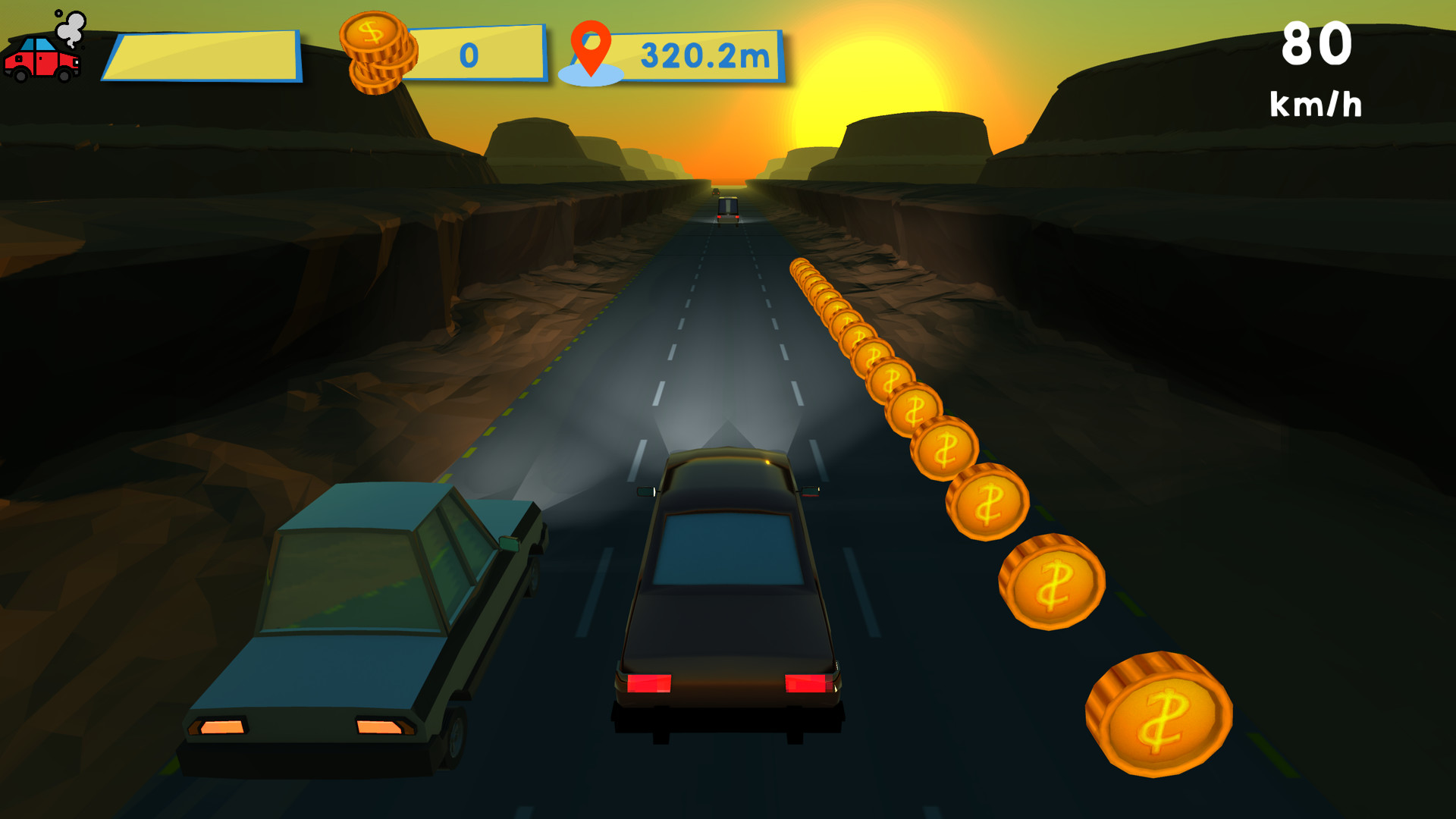Click the distance display showing 320.2m
This screenshot has width=1456, height=819.
click(704, 55)
